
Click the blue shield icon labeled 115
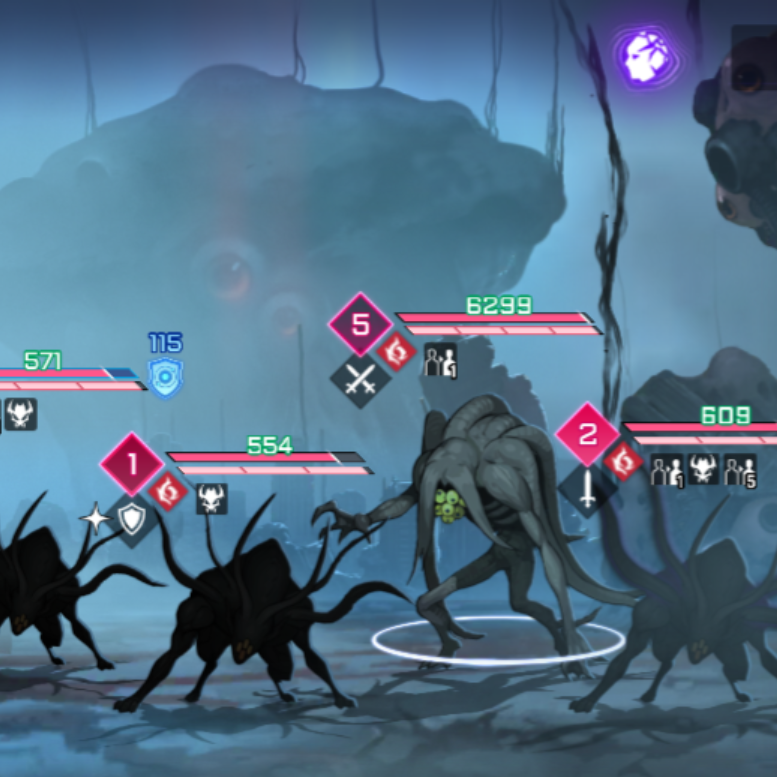165,377
